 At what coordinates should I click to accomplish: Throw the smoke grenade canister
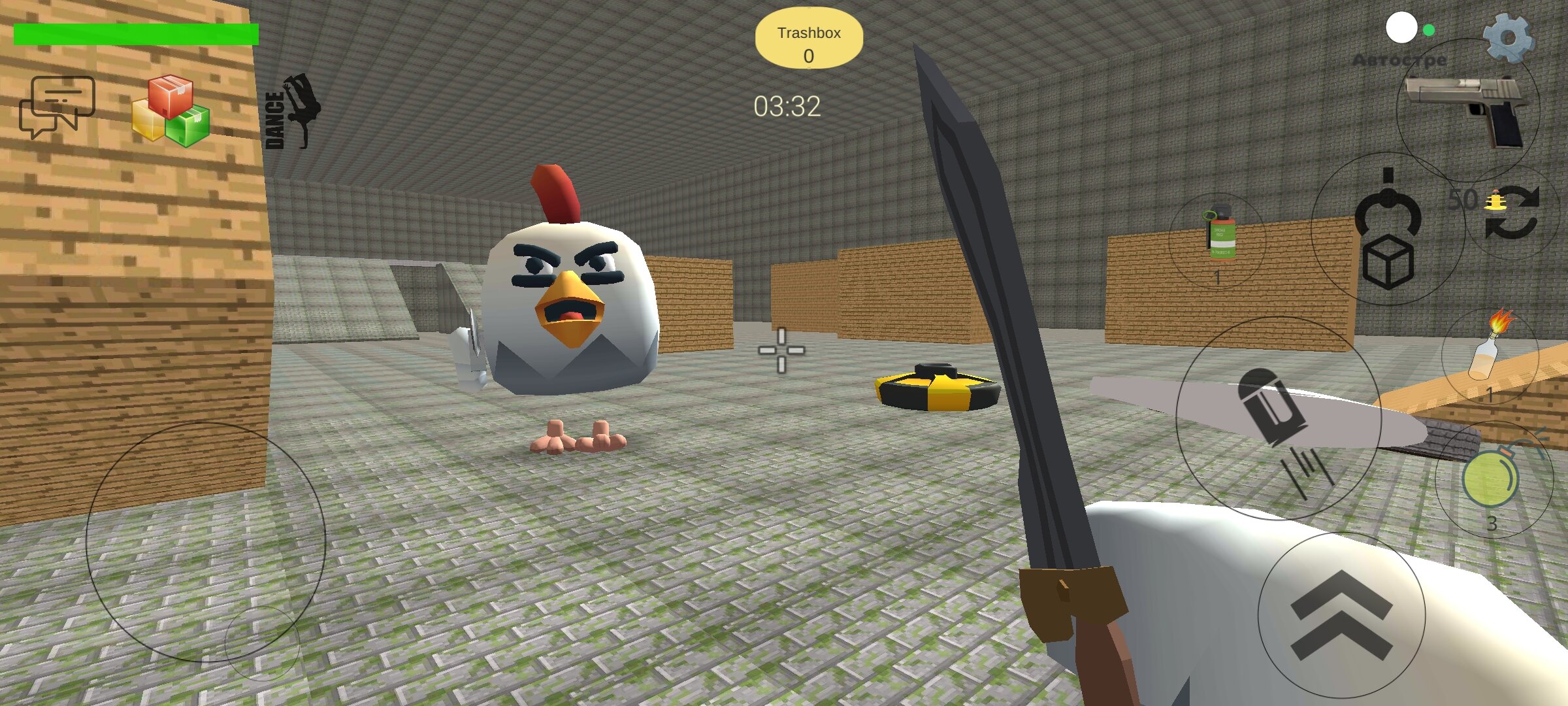click(x=1218, y=239)
